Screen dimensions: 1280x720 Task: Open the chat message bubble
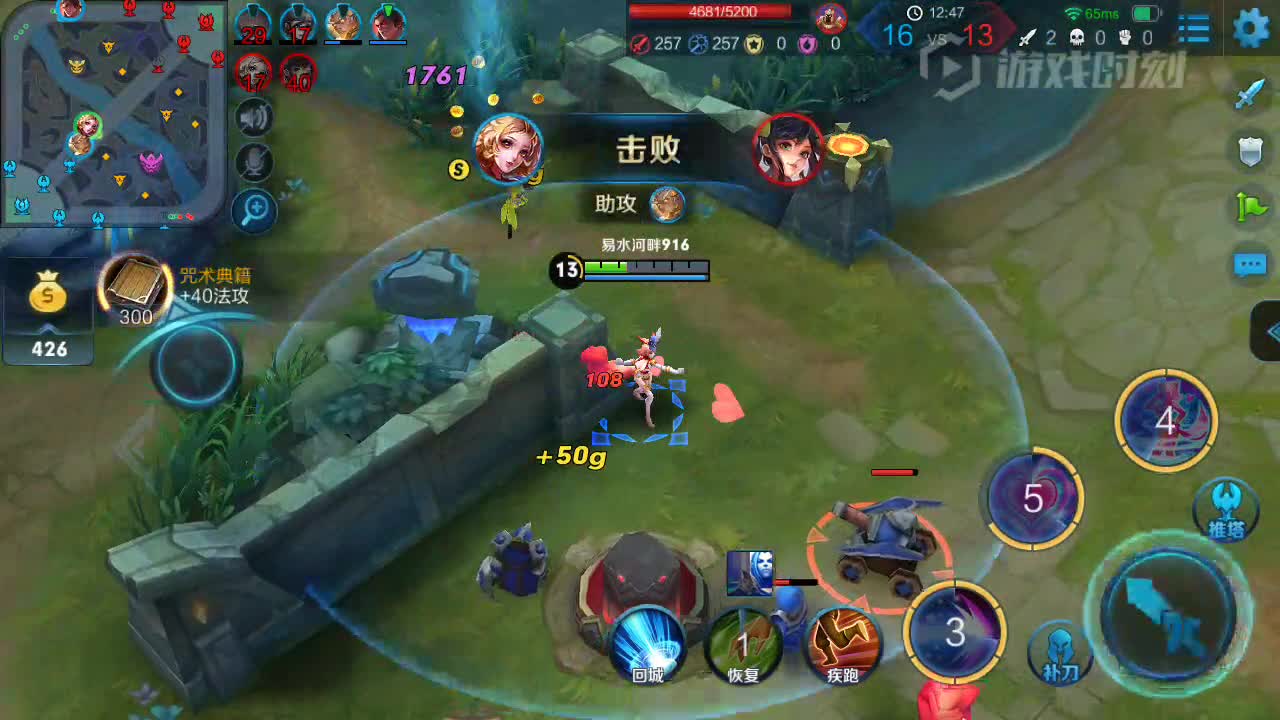[x=1251, y=265]
